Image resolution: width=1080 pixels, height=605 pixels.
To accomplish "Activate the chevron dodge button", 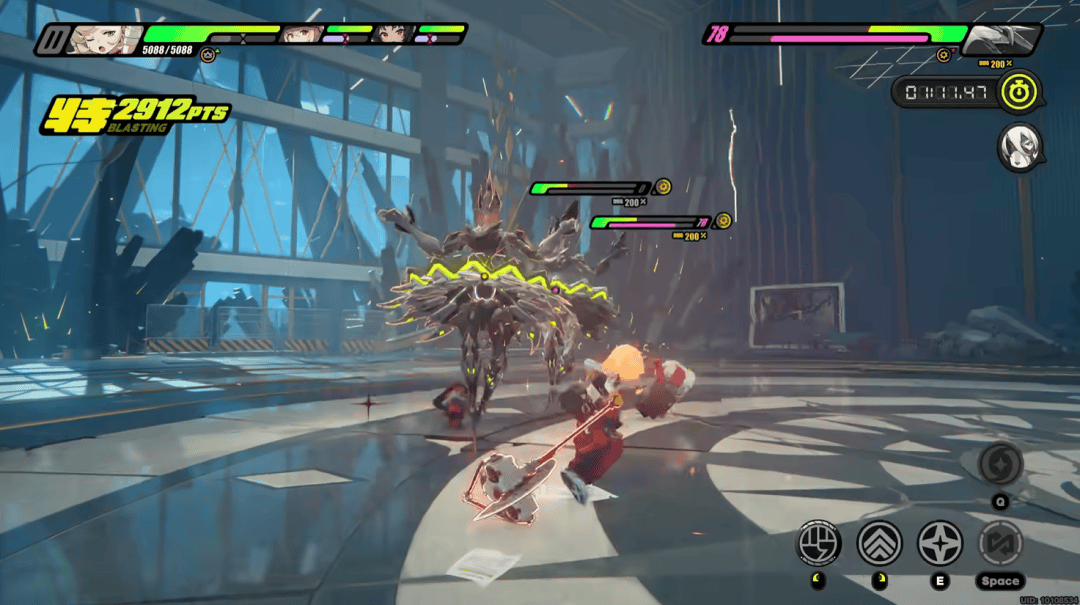I will point(879,543).
